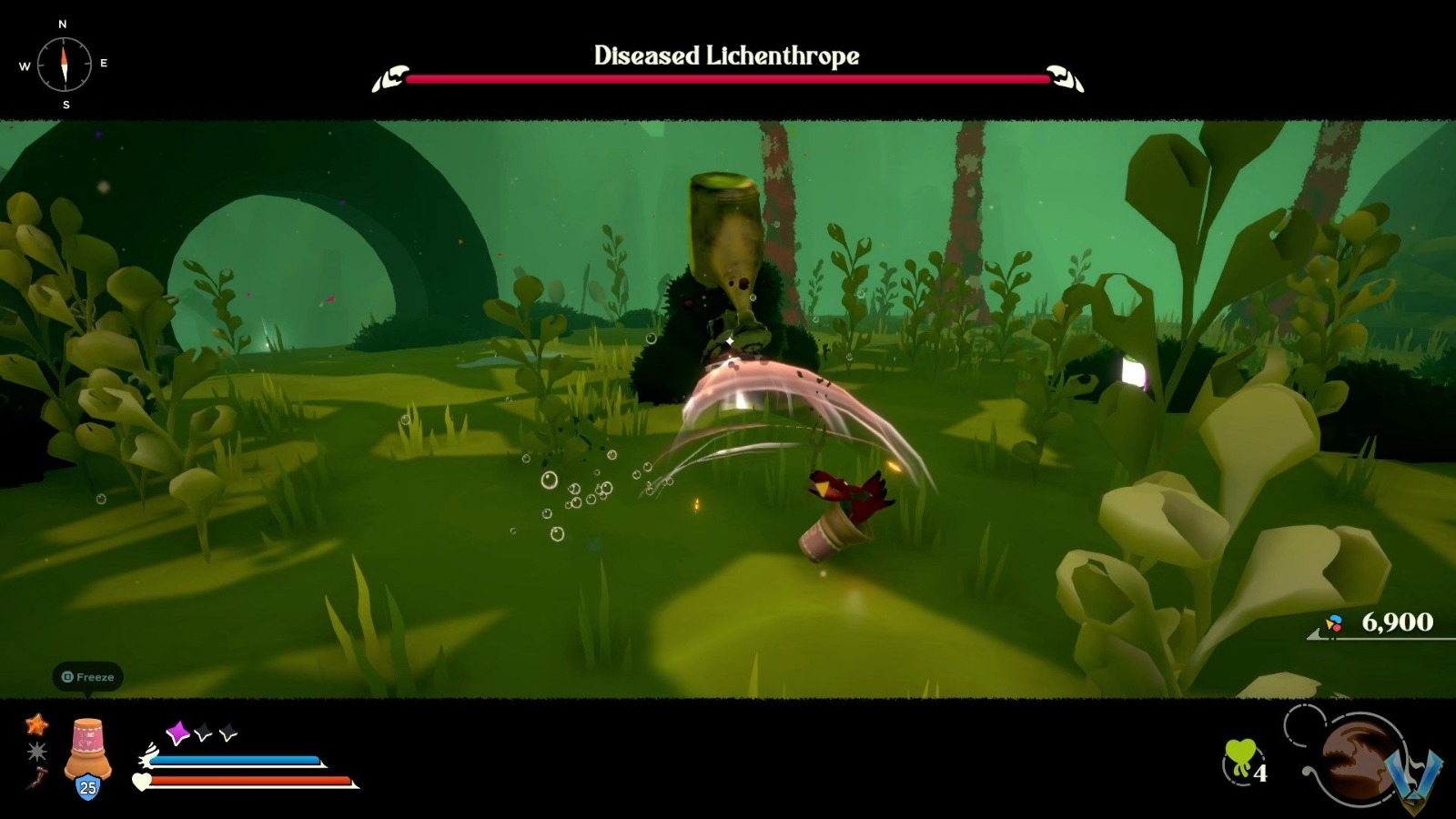Viewport: 1456px width, 819px height.
Task: Click the heart icon on the health bar
Action: [141, 781]
